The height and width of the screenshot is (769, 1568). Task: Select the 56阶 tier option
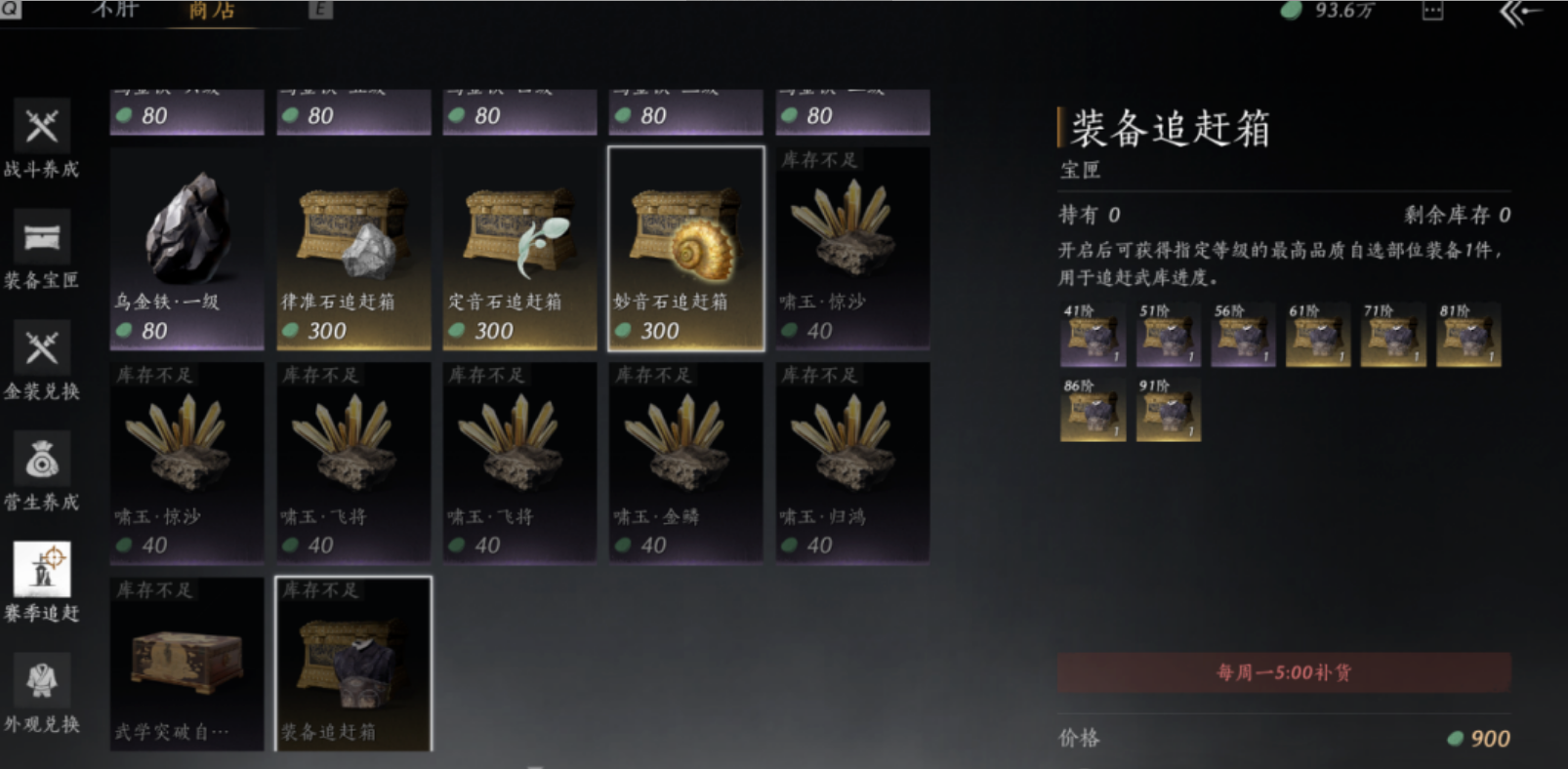(1242, 336)
